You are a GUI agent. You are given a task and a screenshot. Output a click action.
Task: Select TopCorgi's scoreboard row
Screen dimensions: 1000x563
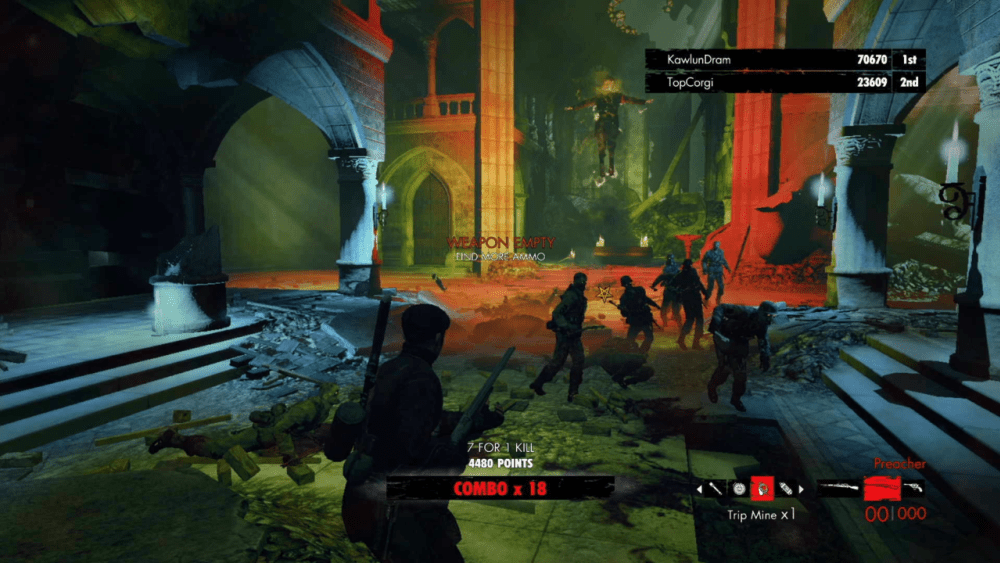tap(785, 82)
